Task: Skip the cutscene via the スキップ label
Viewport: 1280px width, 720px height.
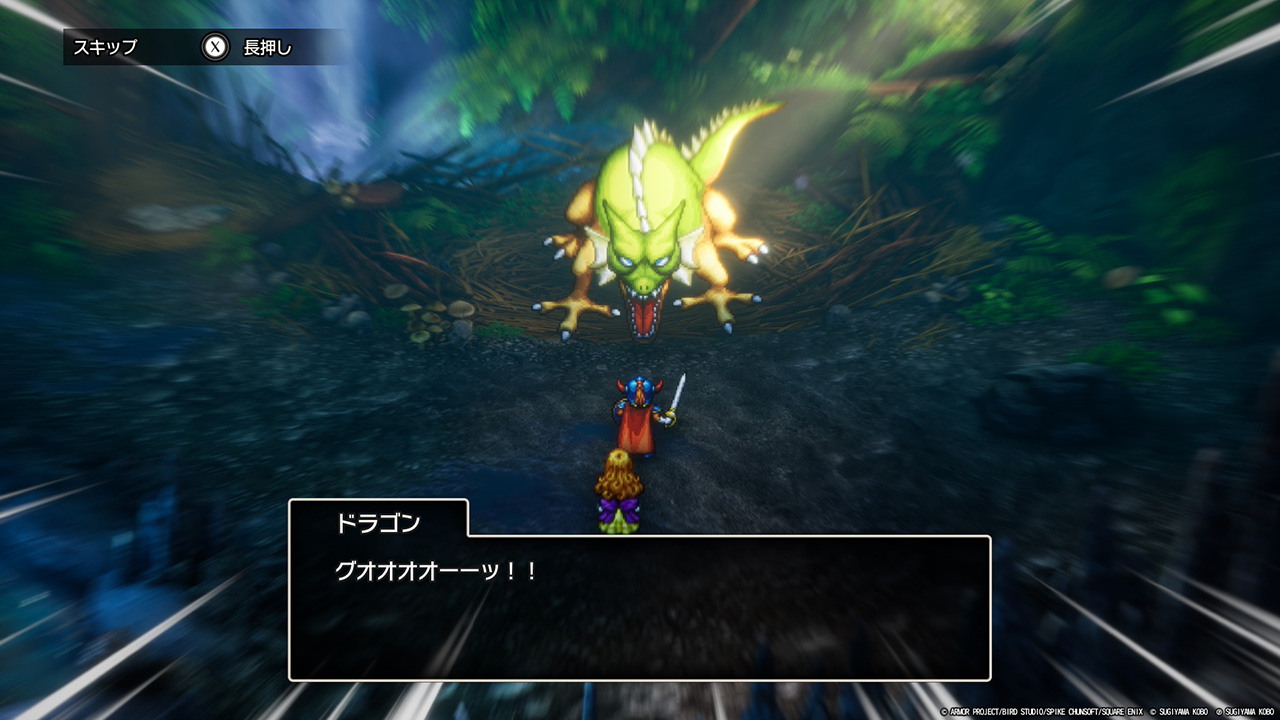Action: [105, 47]
